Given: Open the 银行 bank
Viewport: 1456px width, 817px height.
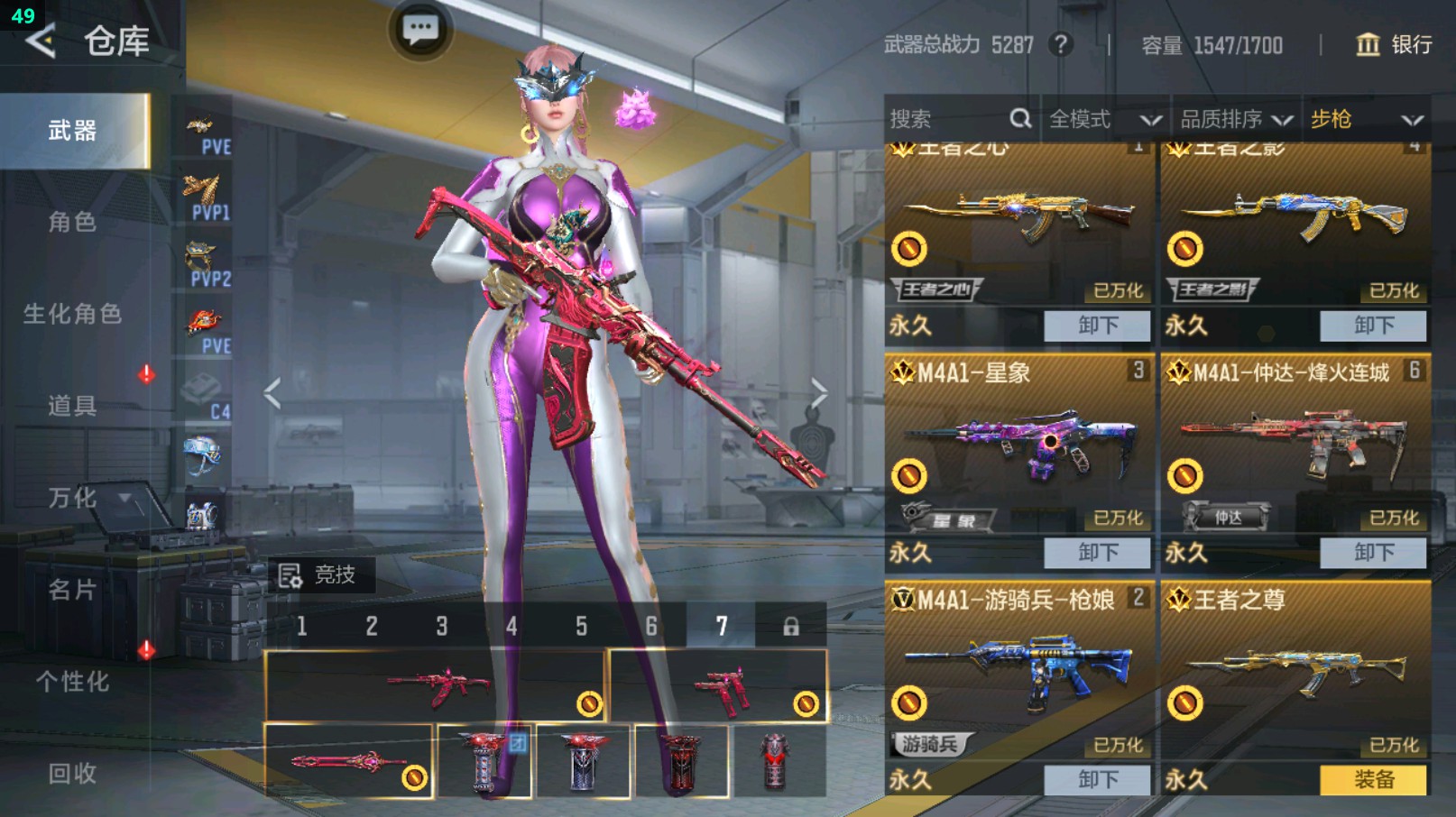Looking at the screenshot, I should (x=1394, y=44).
